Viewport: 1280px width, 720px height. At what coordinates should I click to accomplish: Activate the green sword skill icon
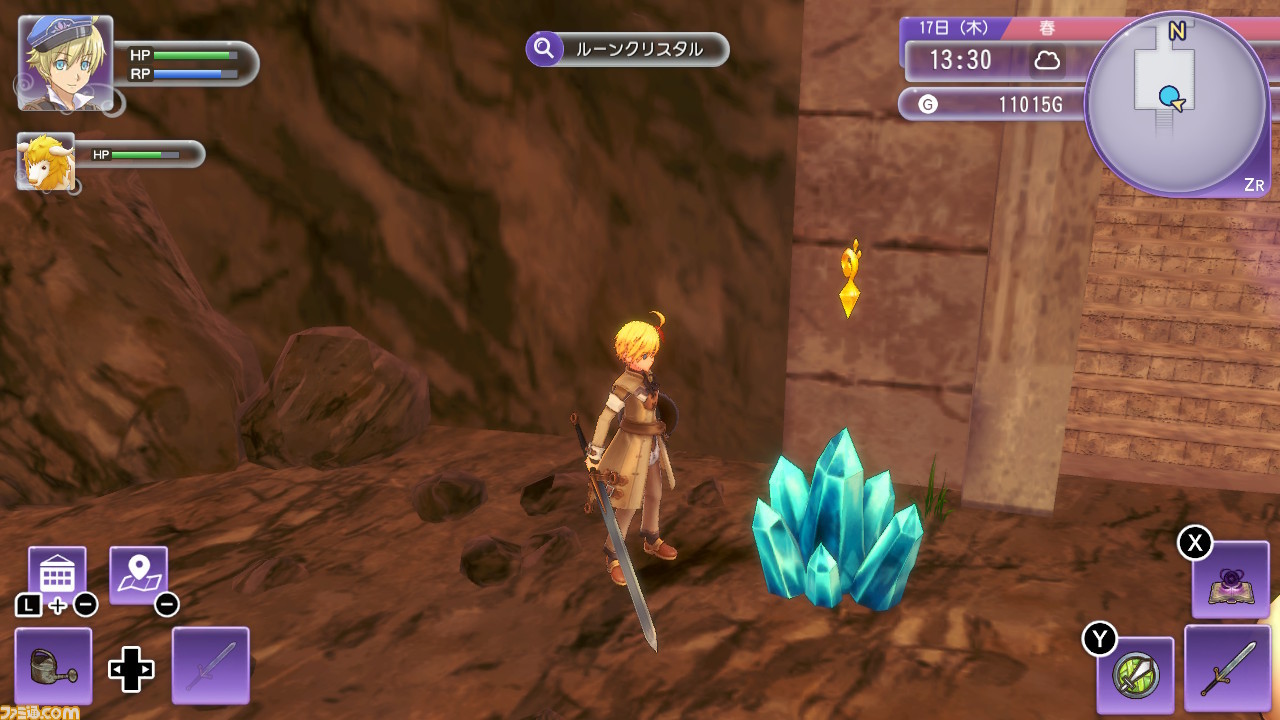[1135, 675]
